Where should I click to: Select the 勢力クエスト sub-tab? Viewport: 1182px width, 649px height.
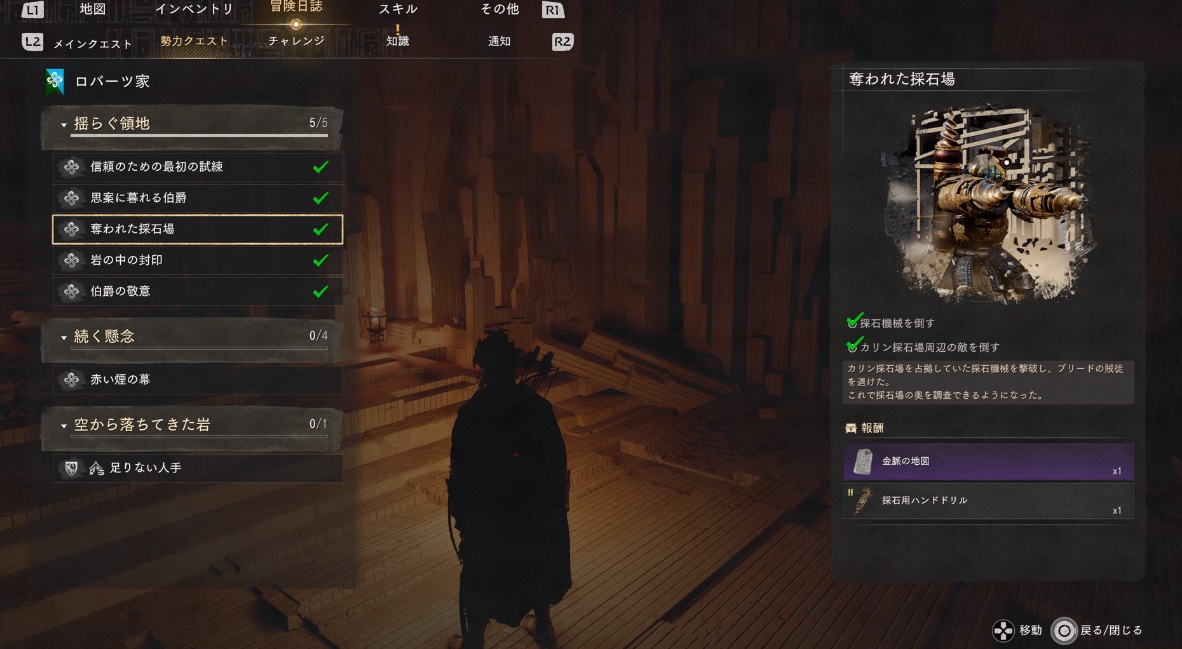pyautogui.click(x=194, y=42)
